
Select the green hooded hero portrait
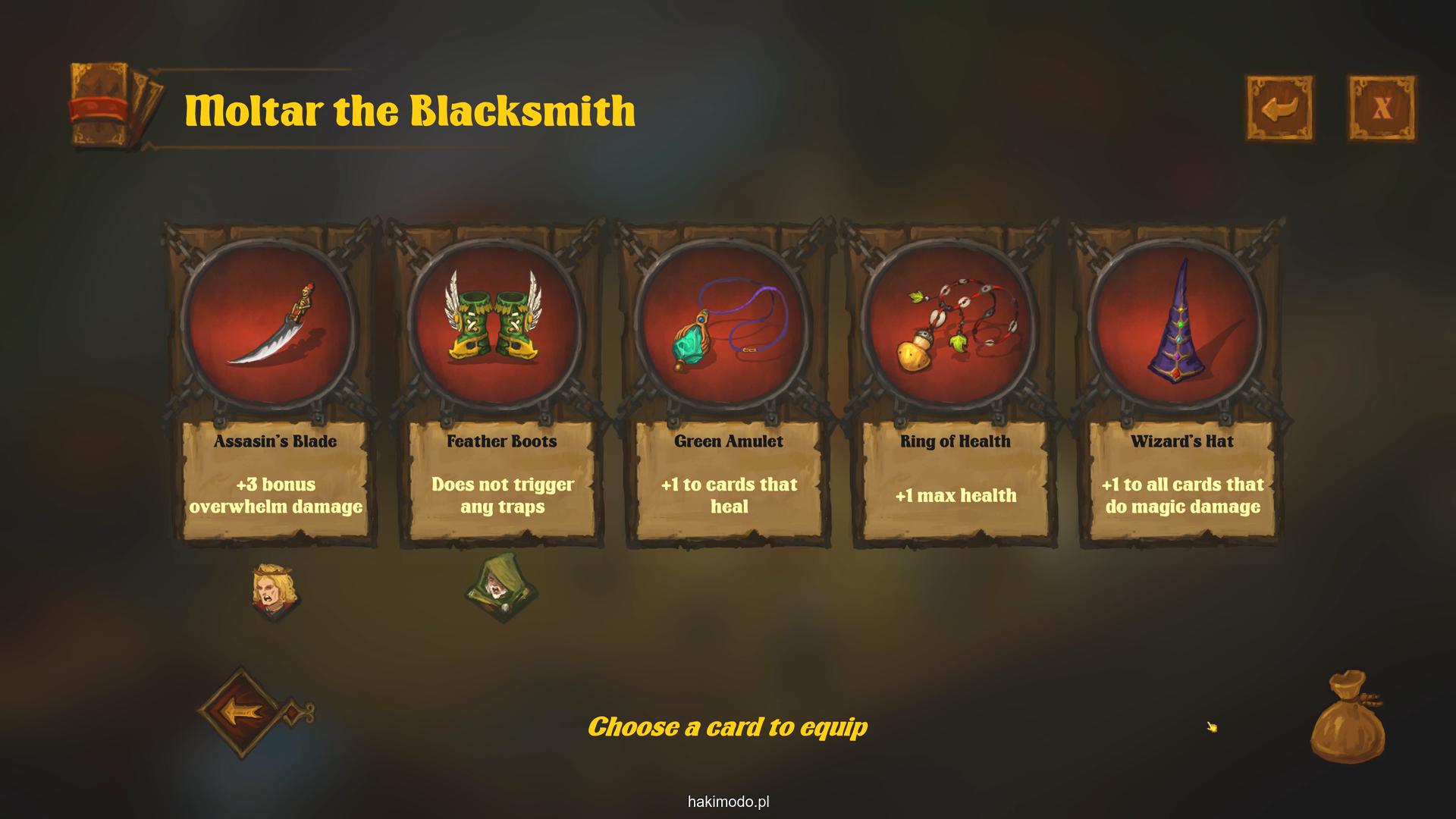coord(500,588)
